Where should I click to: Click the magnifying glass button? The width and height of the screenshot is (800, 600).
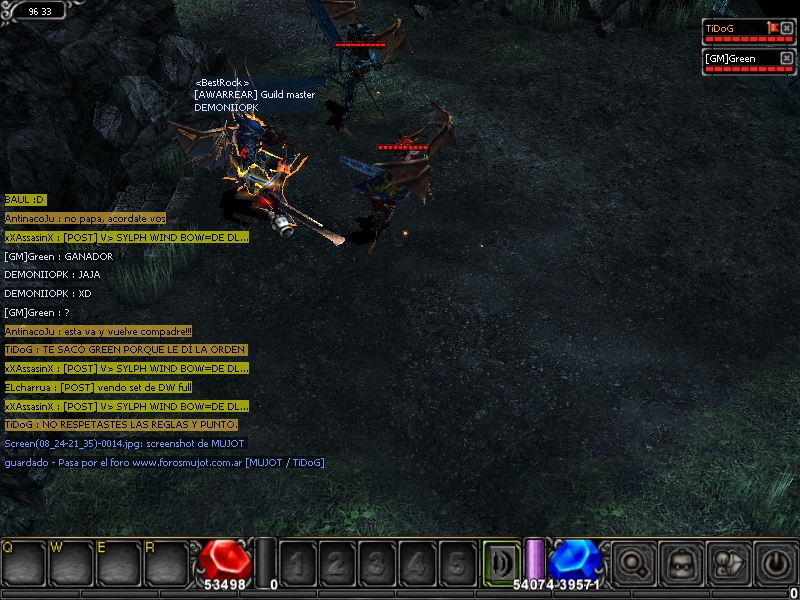(x=633, y=564)
